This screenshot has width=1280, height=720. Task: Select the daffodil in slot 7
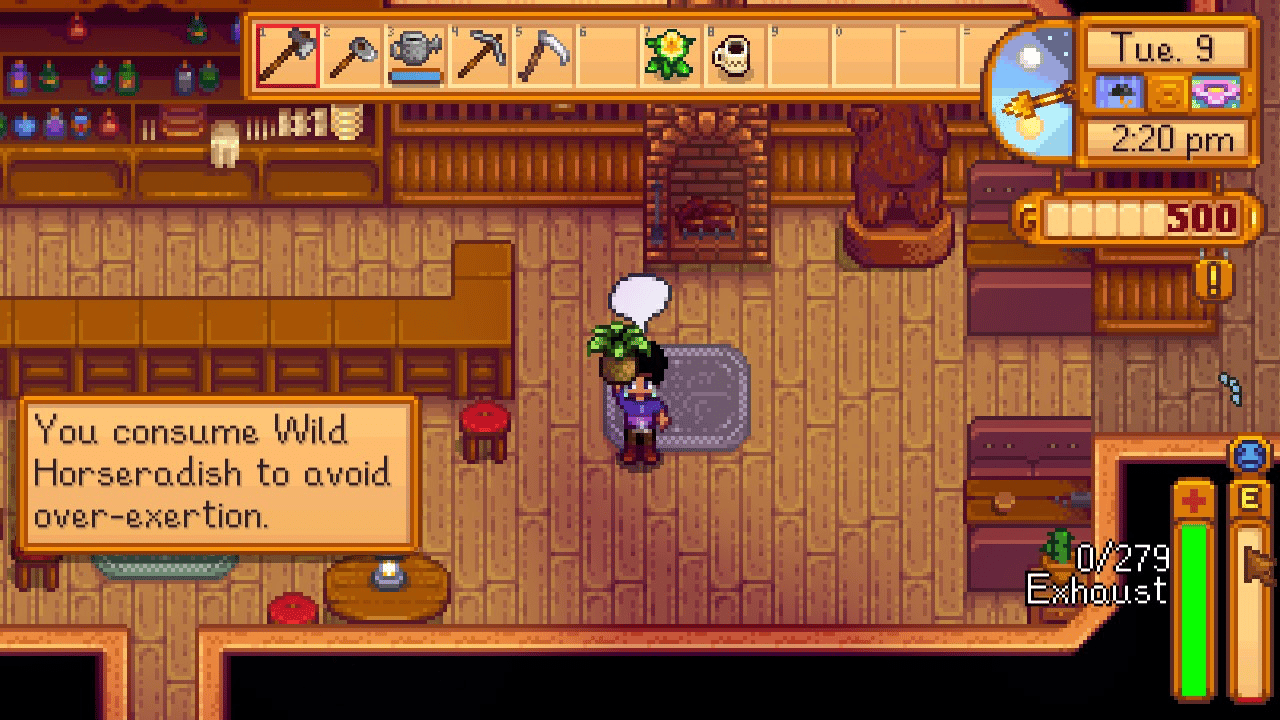671,56
